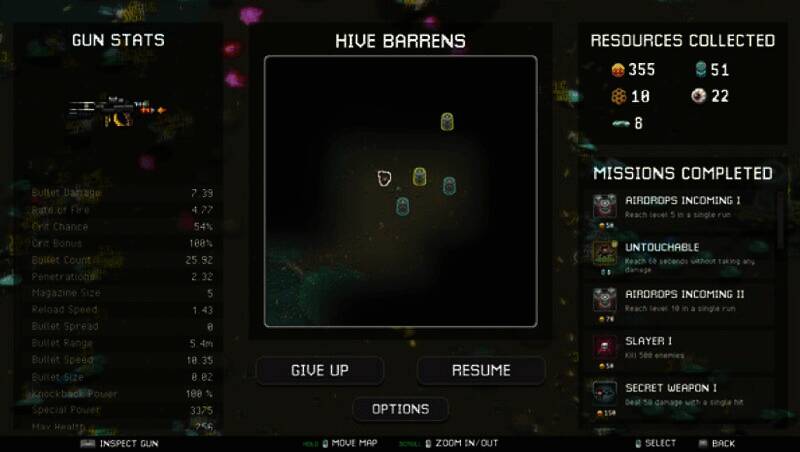Click the gun image under Gun Stats
800x452 pixels.
point(116,109)
